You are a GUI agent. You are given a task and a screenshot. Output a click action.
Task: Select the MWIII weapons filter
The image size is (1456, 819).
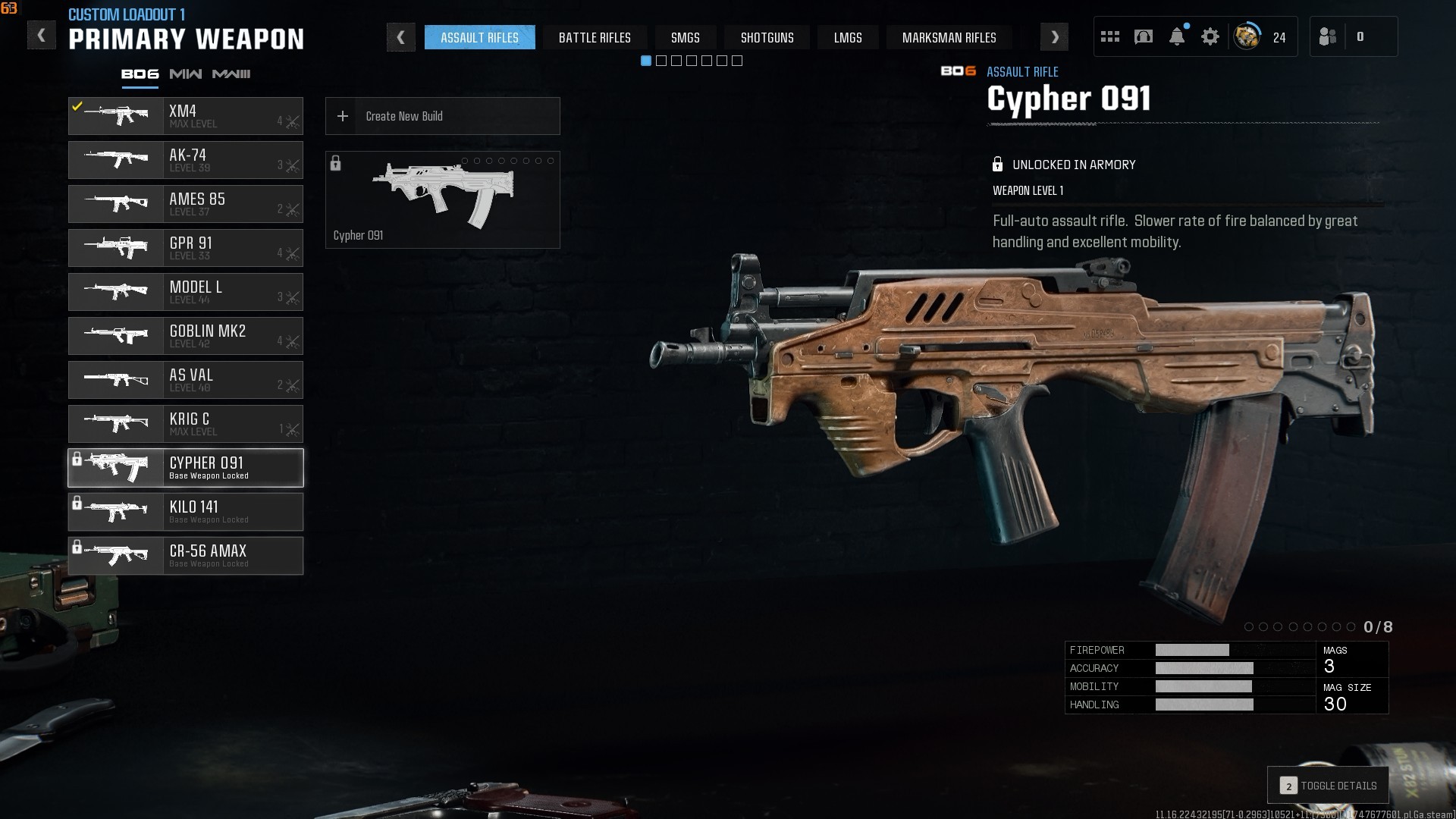[x=231, y=74]
